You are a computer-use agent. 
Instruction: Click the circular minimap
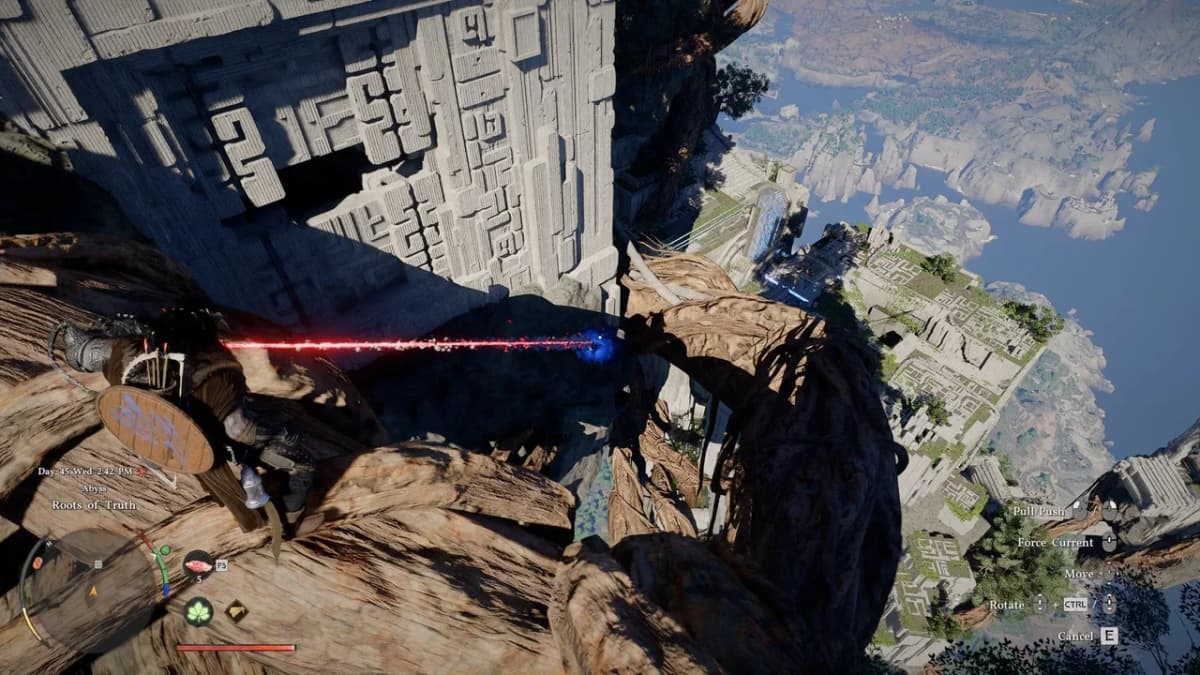pyautogui.click(x=92, y=588)
